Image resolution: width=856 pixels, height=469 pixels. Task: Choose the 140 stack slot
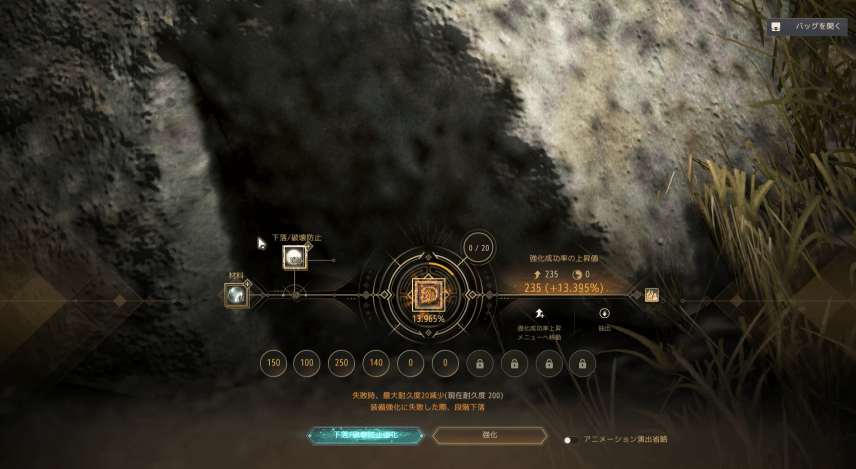(376, 363)
